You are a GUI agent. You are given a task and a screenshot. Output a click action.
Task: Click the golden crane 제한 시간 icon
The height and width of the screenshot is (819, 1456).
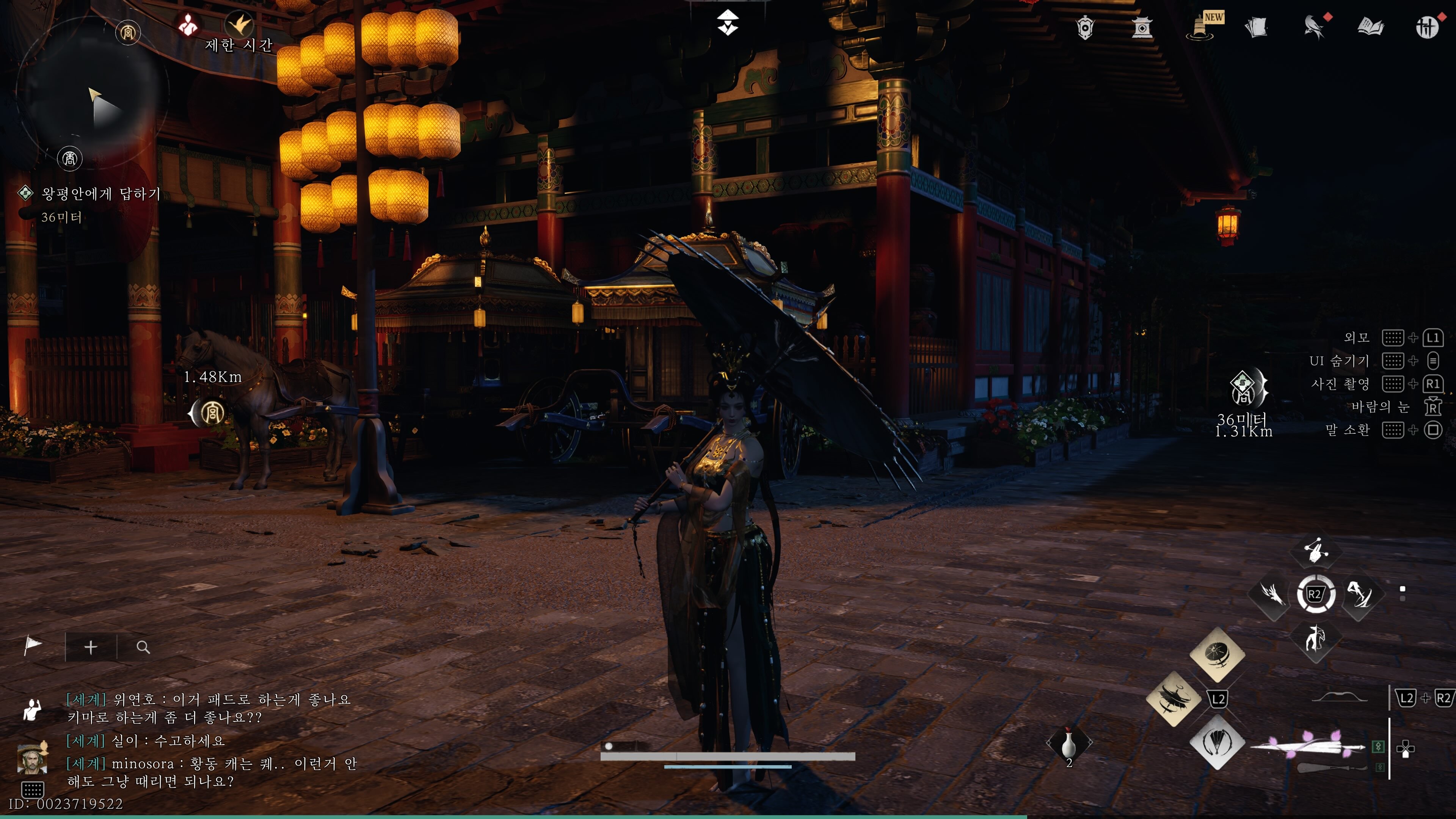pos(240,24)
